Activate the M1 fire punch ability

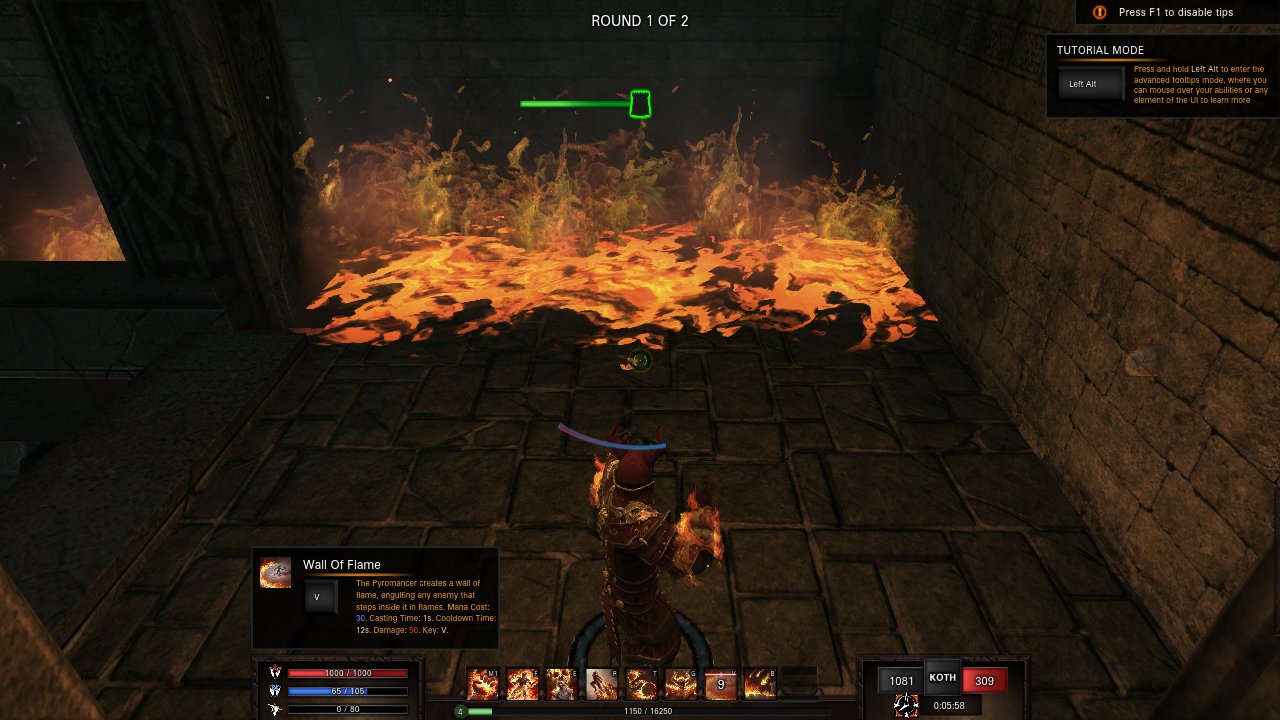click(x=484, y=684)
